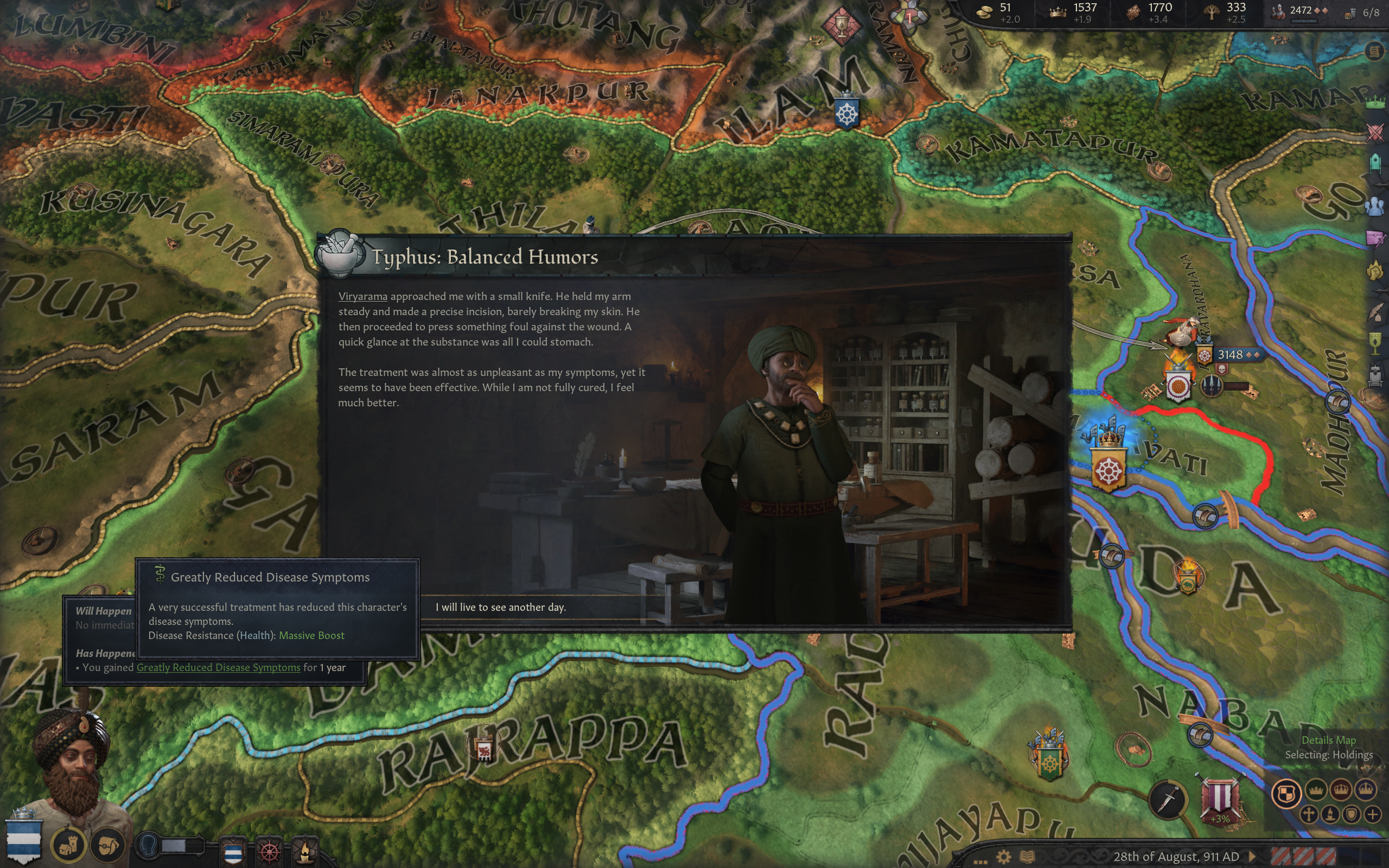Open the schemes dagger circle button
1389x868 pixels.
(1168, 799)
